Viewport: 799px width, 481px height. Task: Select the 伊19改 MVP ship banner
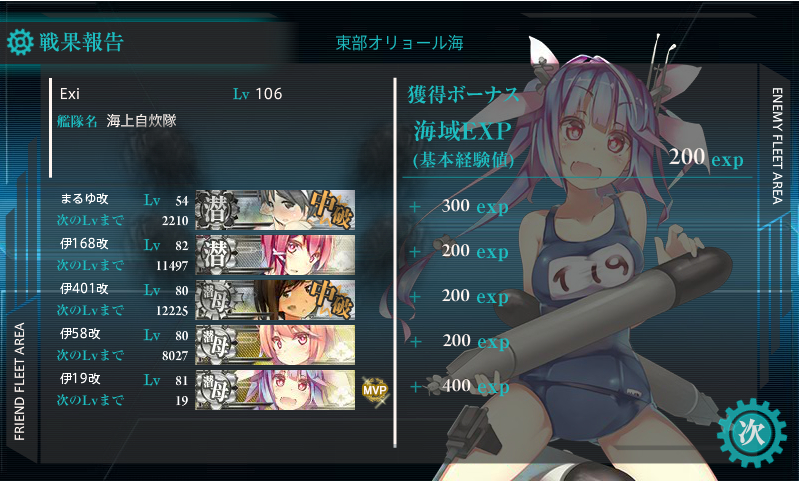275,387
